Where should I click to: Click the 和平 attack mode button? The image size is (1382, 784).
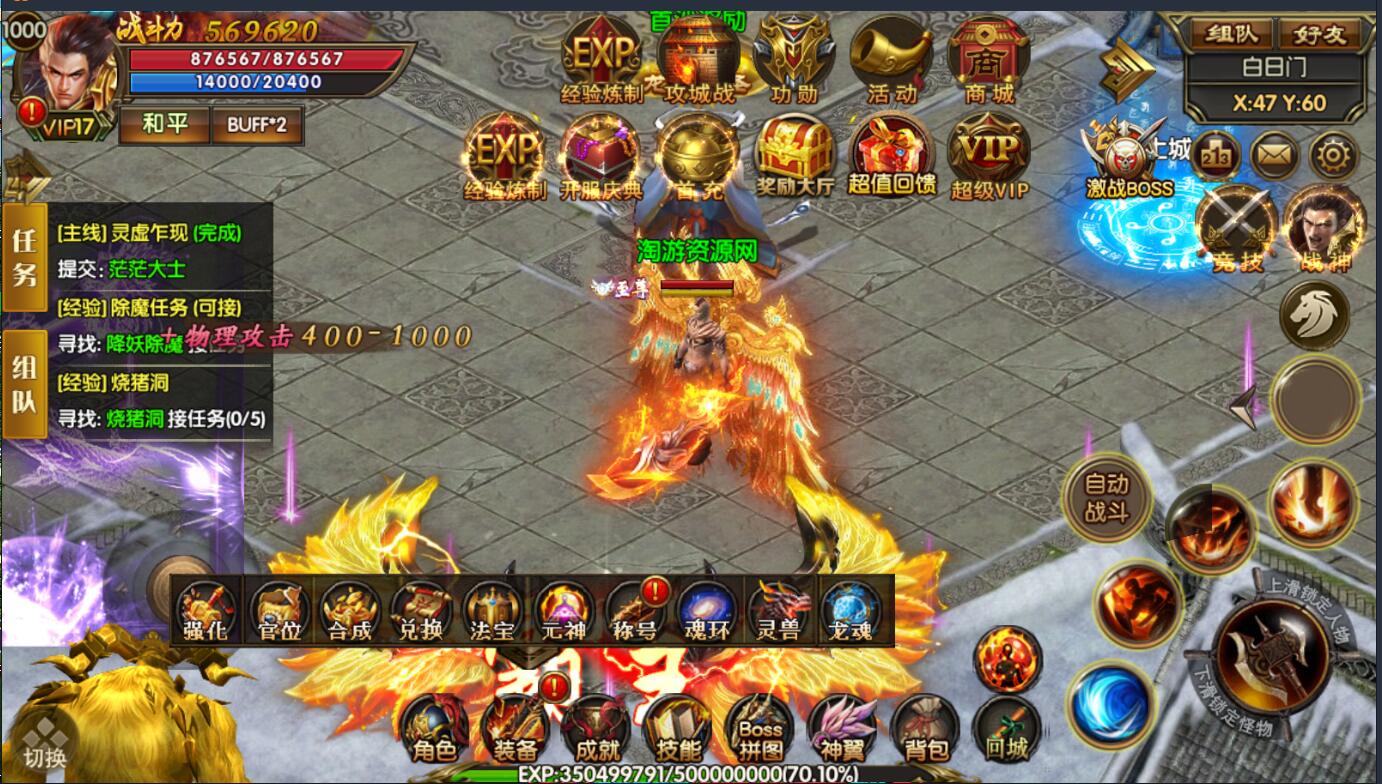tap(165, 125)
